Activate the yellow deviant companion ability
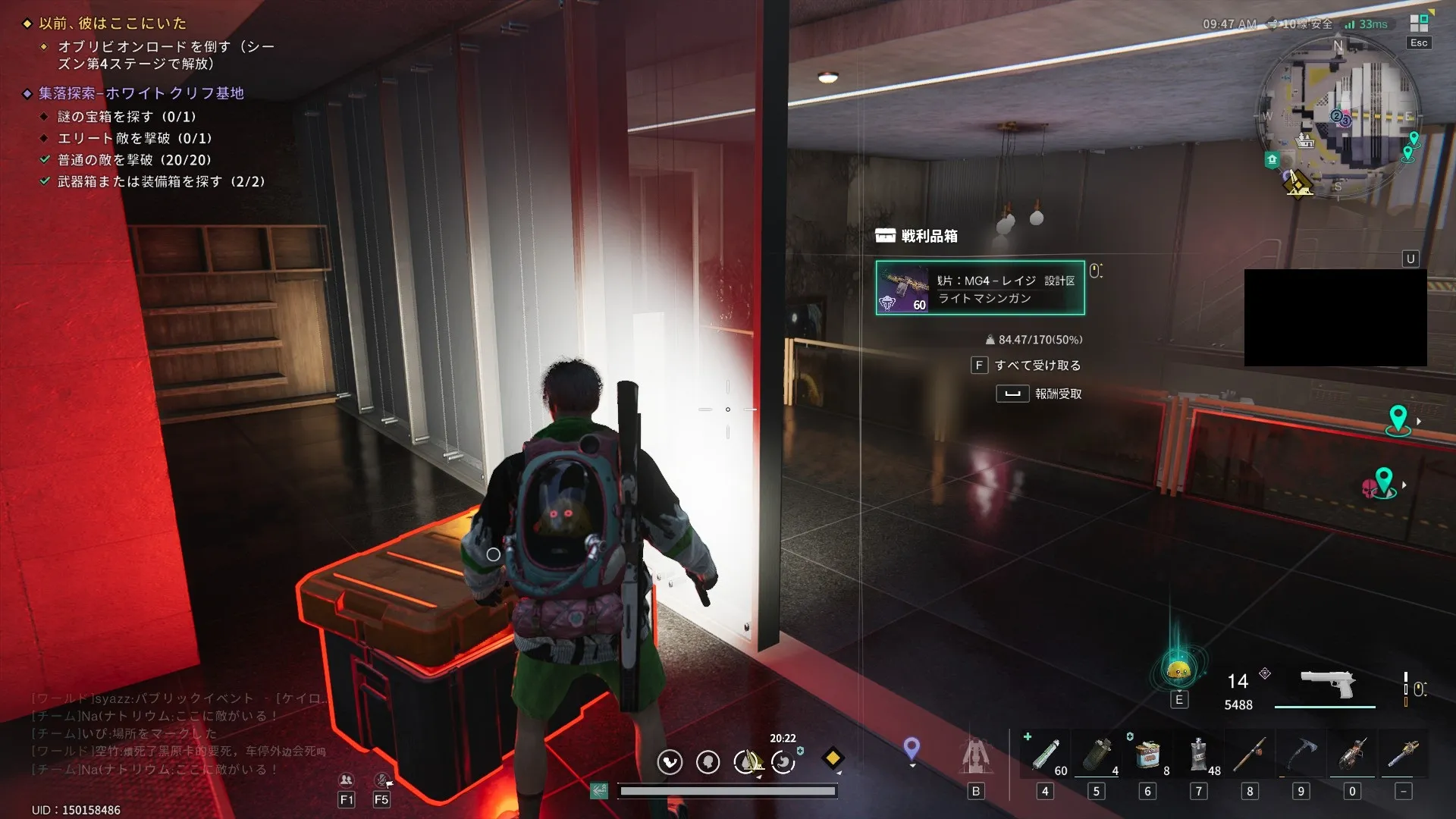Viewport: 1456px width, 819px height. click(x=1178, y=670)
